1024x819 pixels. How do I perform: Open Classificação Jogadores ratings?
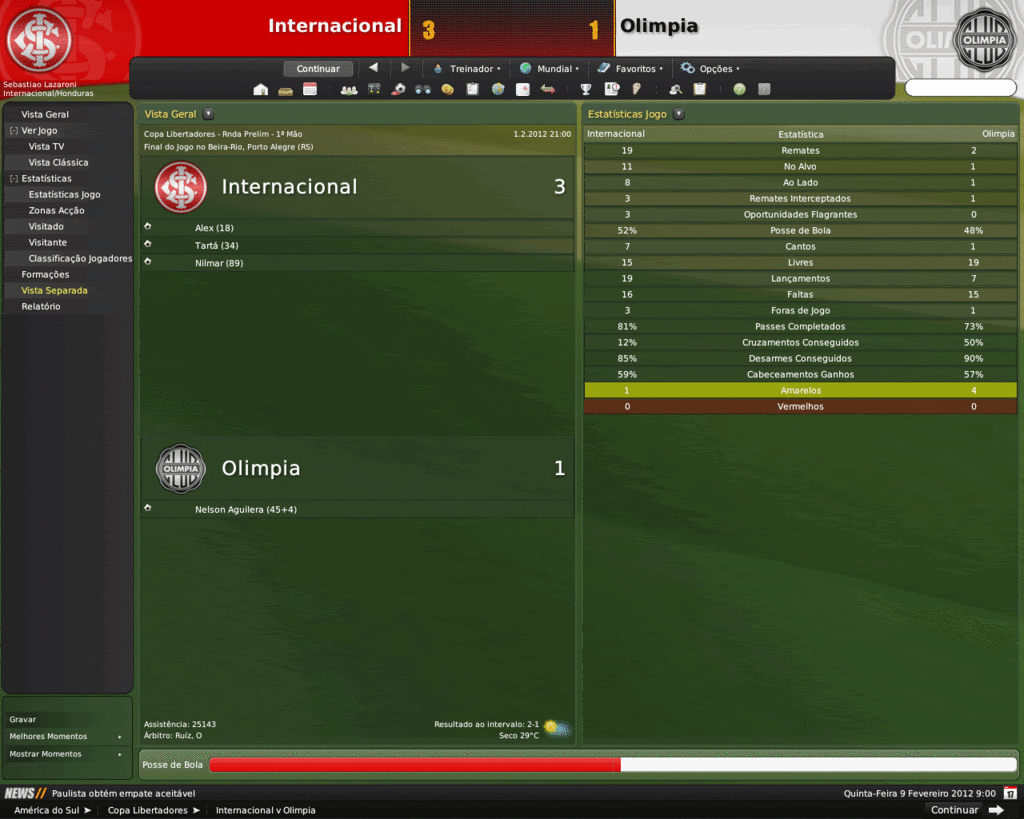coord(80,258)
